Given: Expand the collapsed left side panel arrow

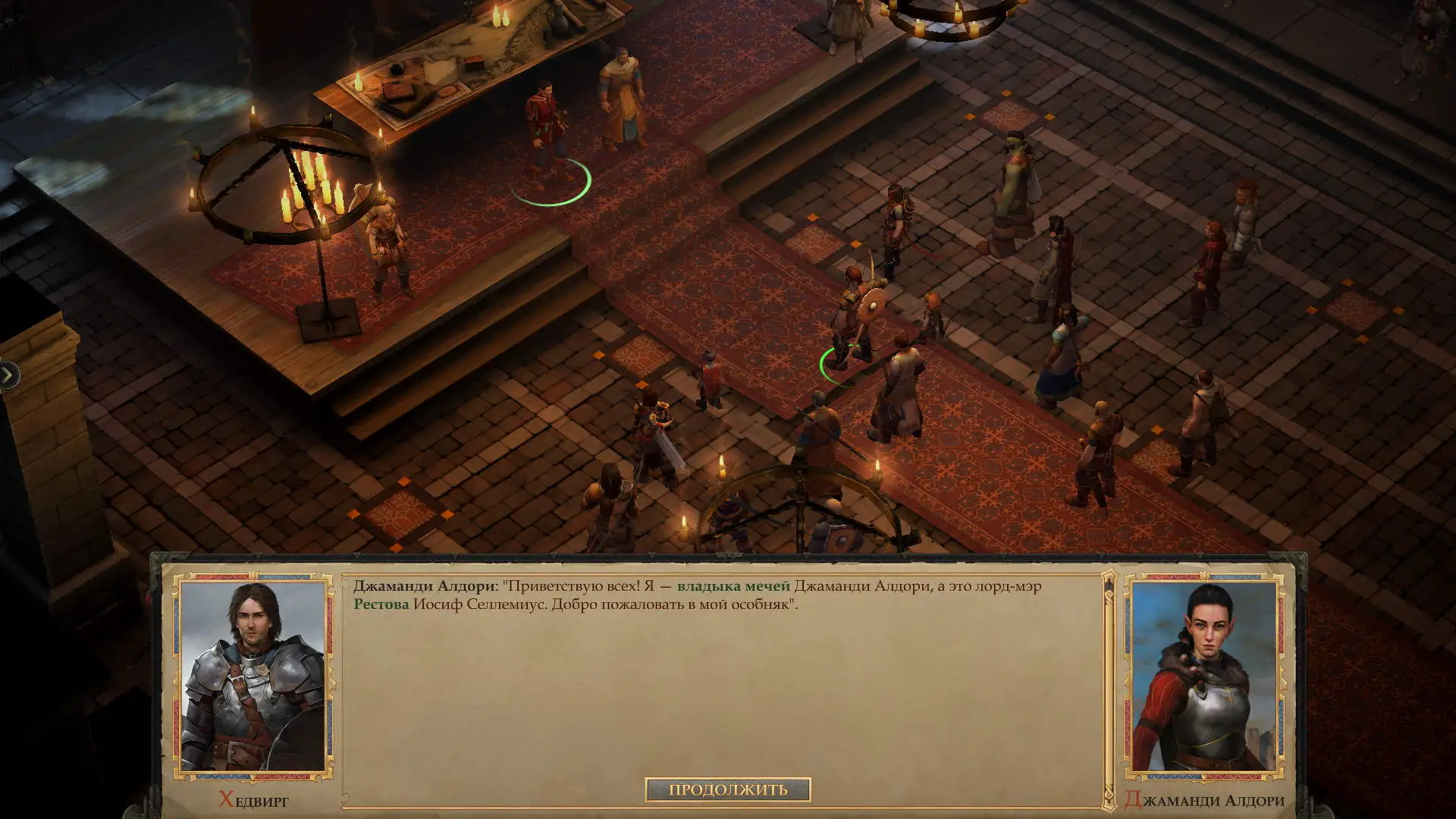Looking at the screenshot, I should click(x=8, y=375).
